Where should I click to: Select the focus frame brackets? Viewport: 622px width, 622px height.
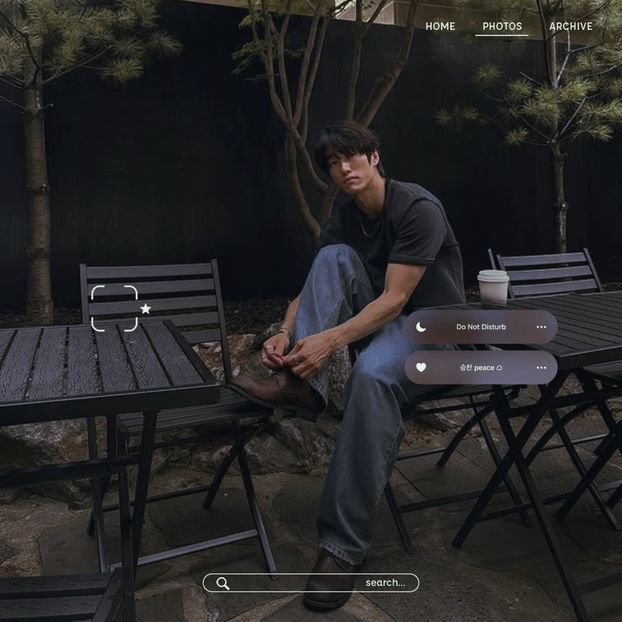click(x=114, y=308)
